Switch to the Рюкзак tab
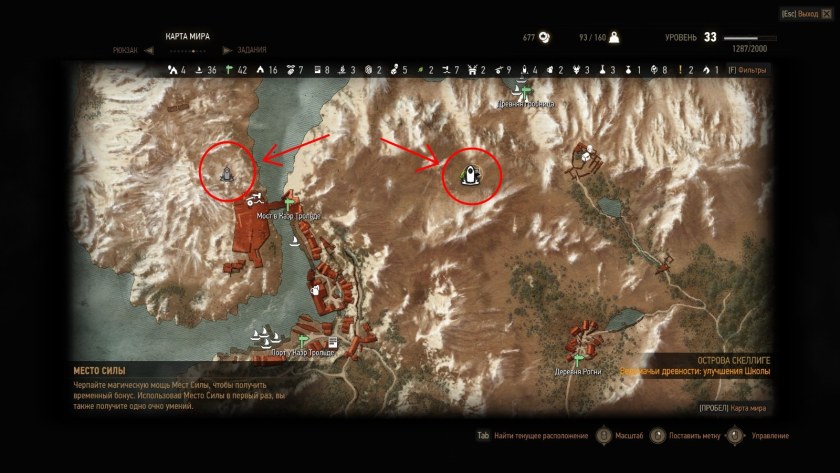 [126, 50]
